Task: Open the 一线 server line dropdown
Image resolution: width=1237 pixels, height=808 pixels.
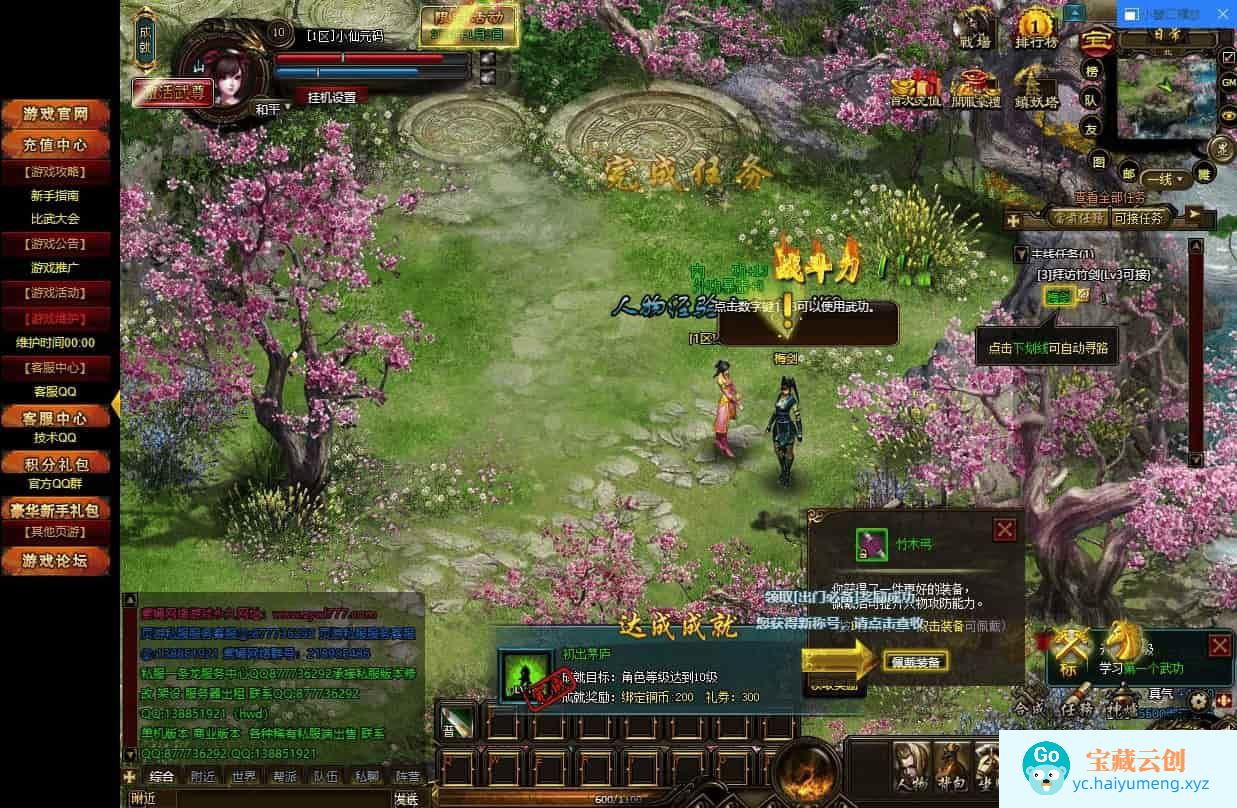Action: [1167, 180]
